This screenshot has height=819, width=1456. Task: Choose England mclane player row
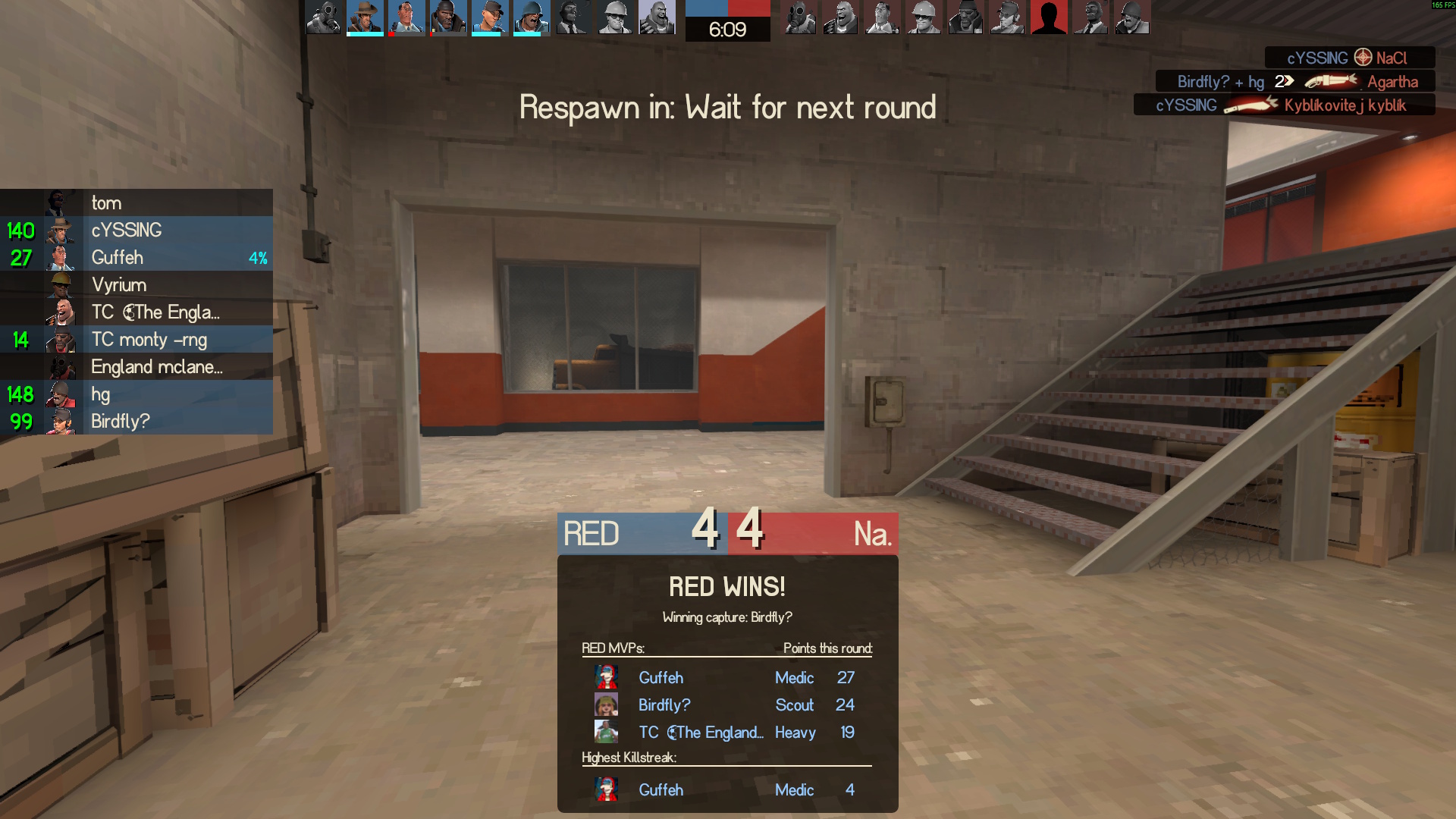(136, 367)
